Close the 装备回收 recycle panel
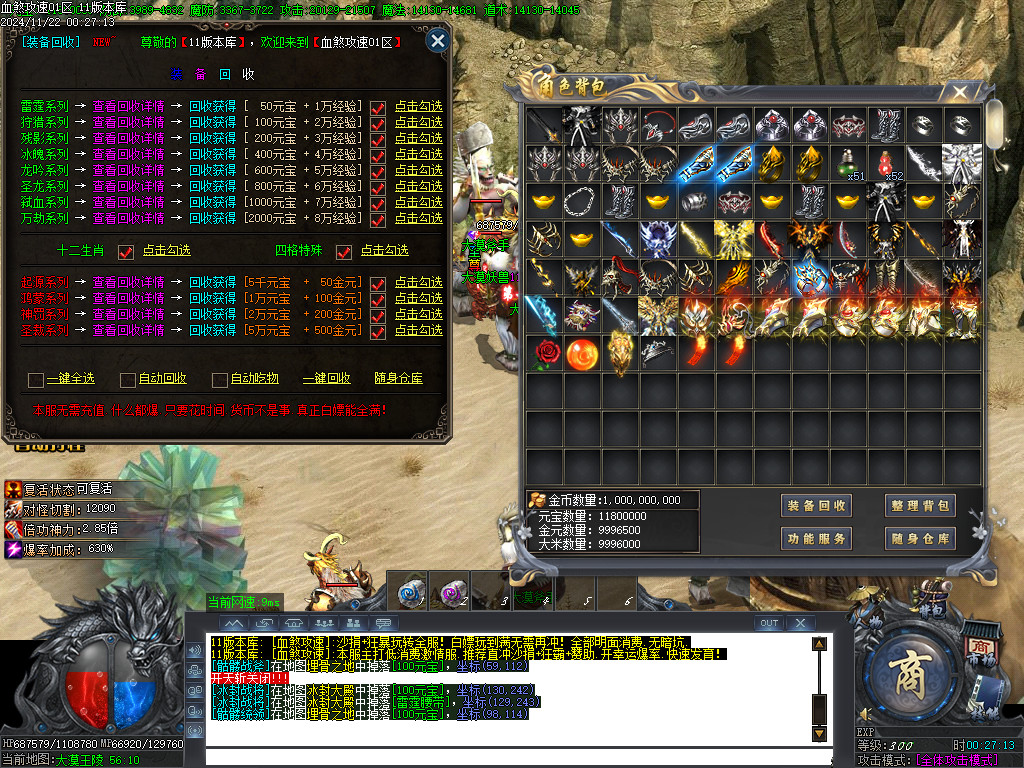Image resolution: width=1024 pixels, height=768 pixels. coord(437,41)
